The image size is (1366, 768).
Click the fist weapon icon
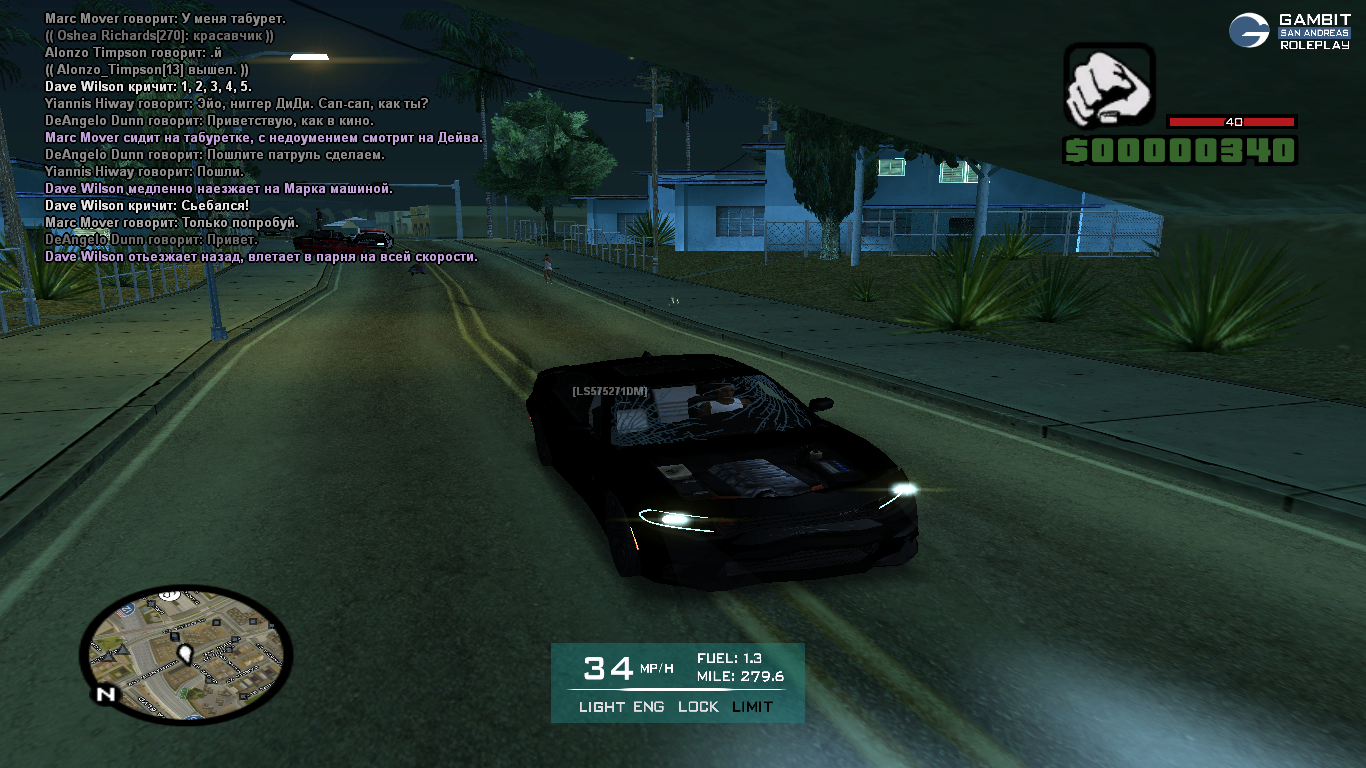1108,88
